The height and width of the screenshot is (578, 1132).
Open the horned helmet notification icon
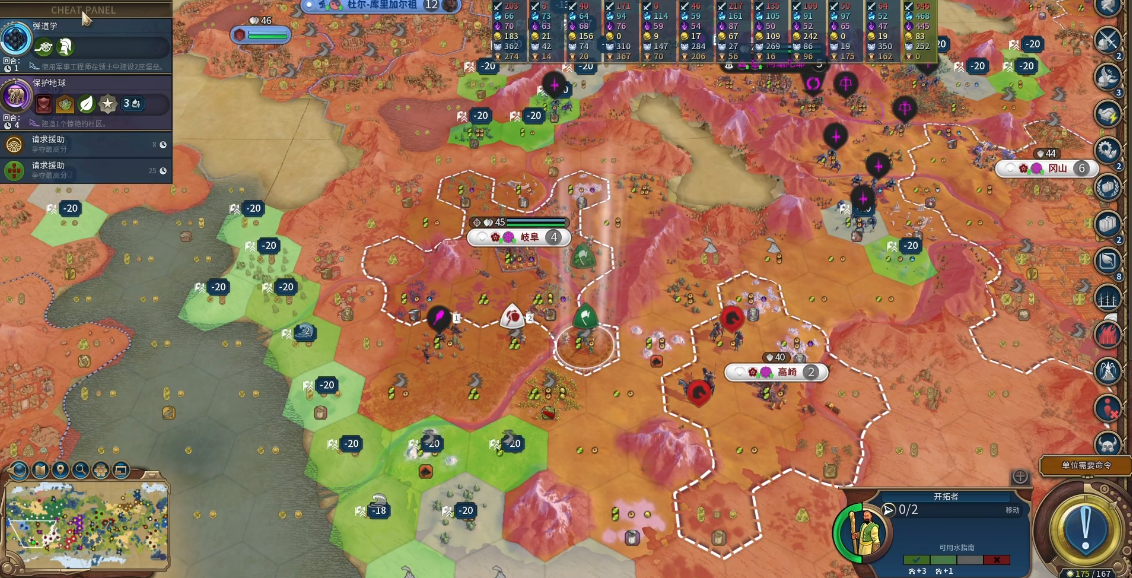click(1107, 442)
